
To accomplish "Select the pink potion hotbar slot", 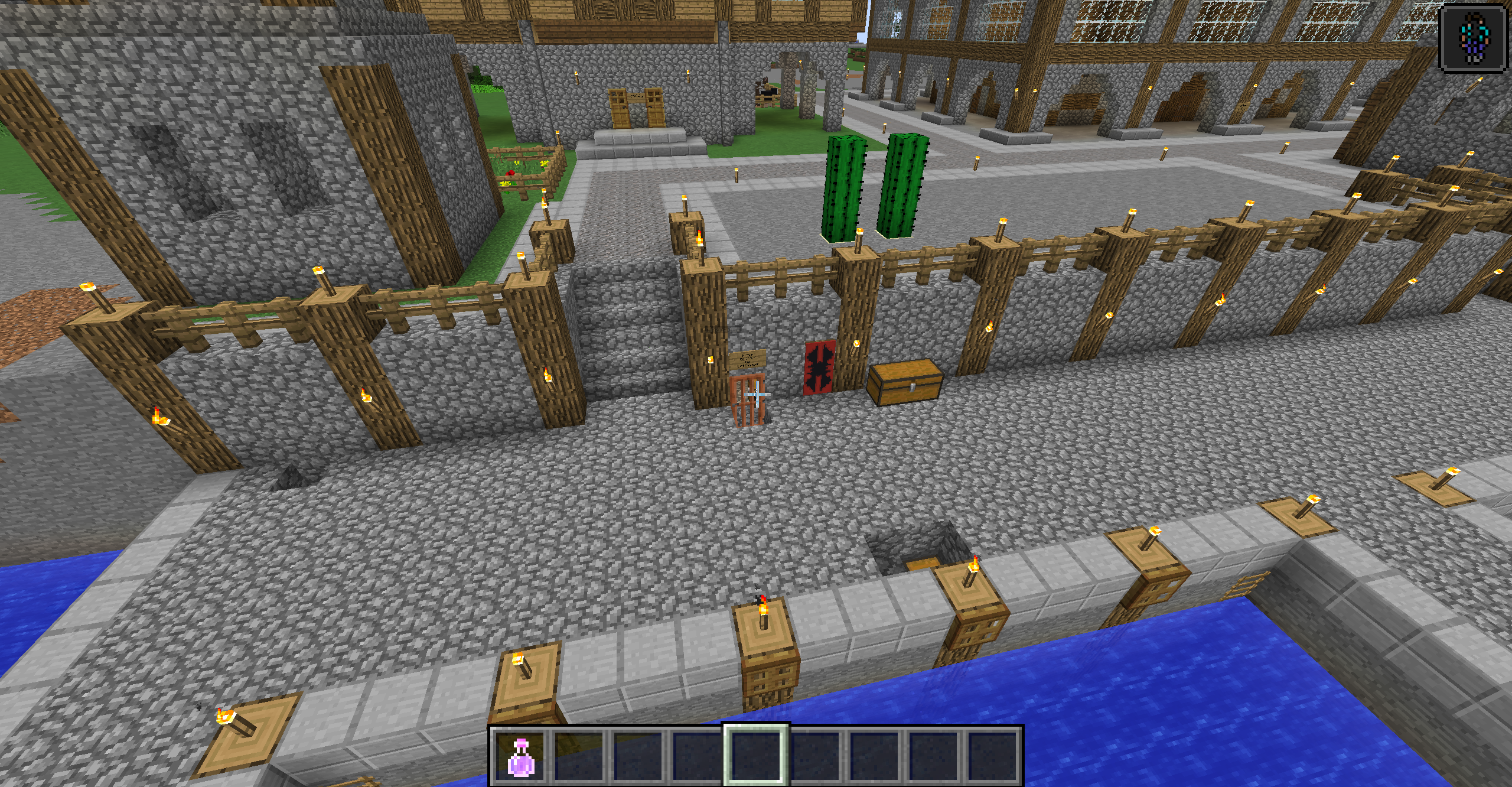I will pyautogui.click(x=520, y=756).
